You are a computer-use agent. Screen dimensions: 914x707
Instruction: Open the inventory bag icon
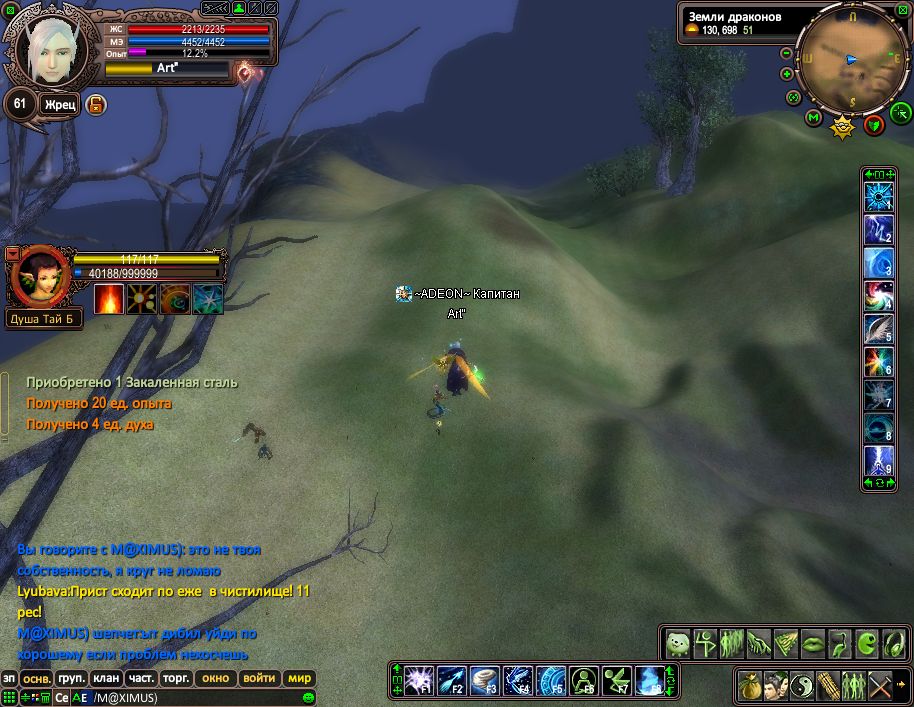coord(749,686)
